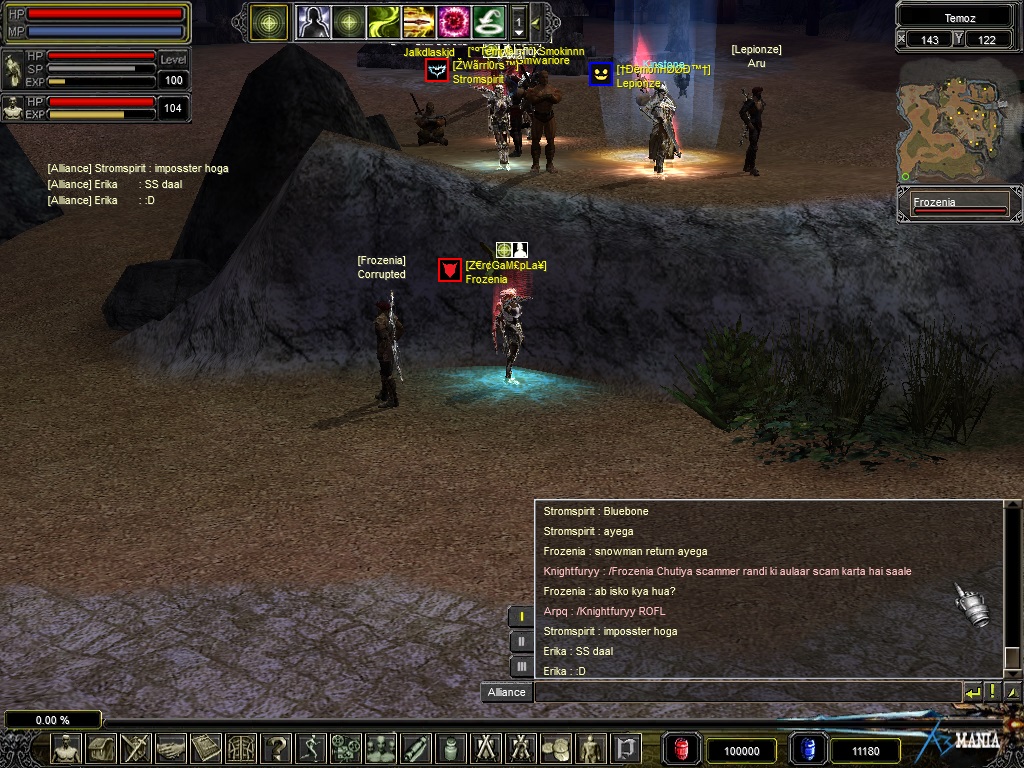Activate the pink energy burst skill

pos(453,21)
